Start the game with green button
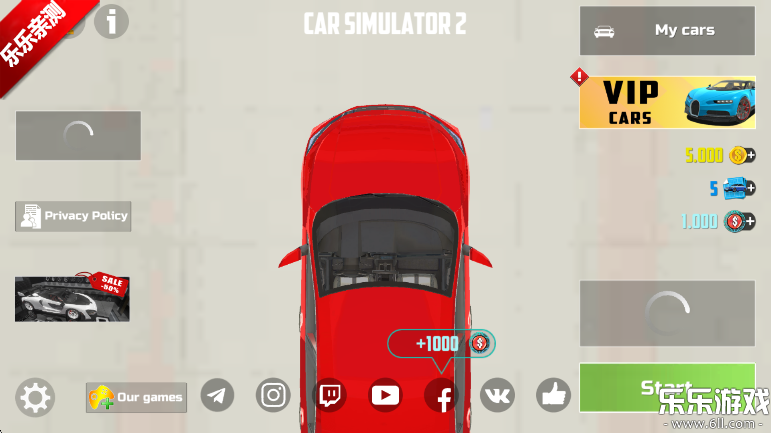This screenshot has width=771, height=433. (x=666, y=387)
